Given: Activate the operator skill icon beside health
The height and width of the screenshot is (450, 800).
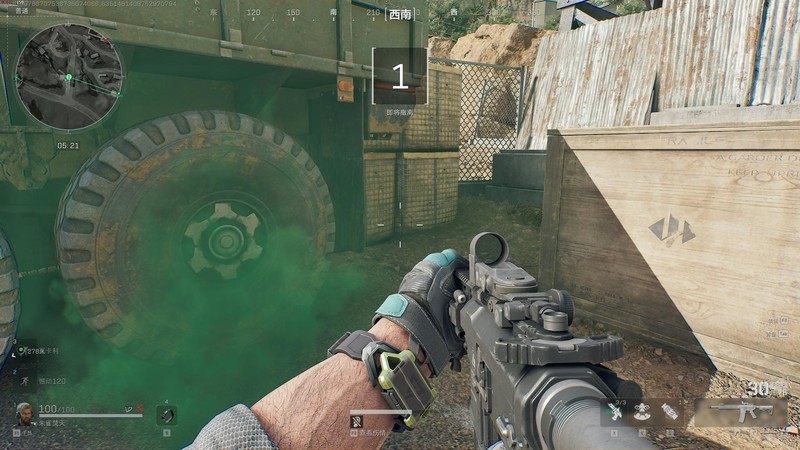Looking at the screenshot, I should (167, 414).
